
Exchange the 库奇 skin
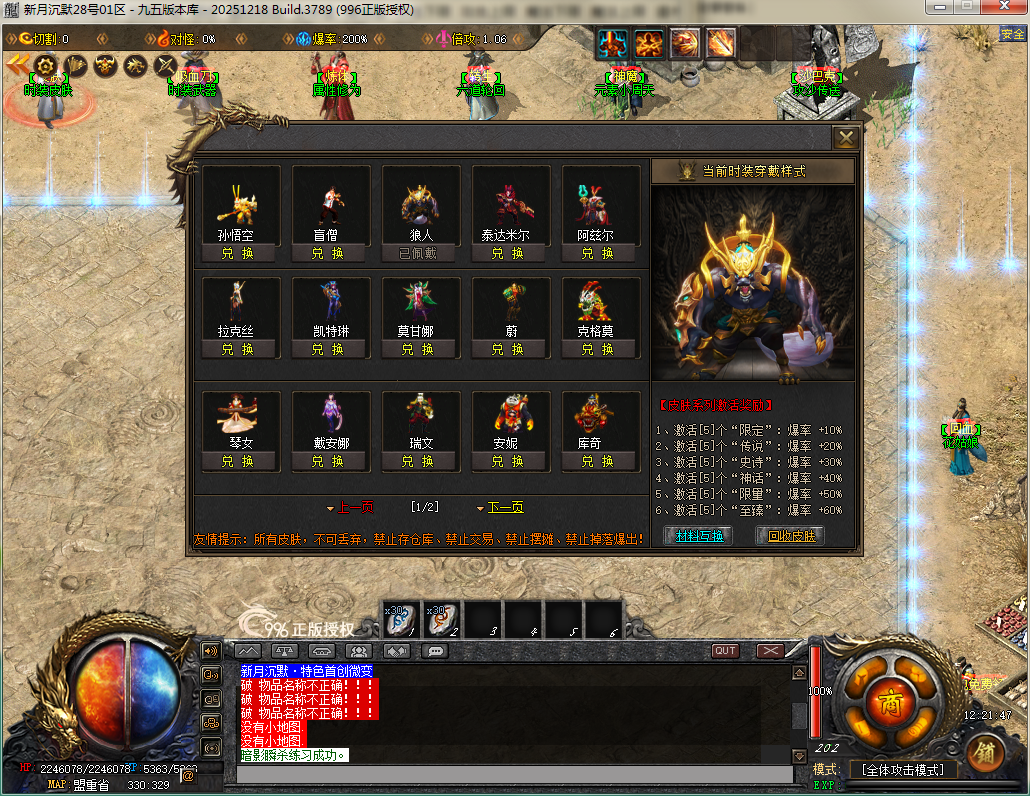pos(598,462)
